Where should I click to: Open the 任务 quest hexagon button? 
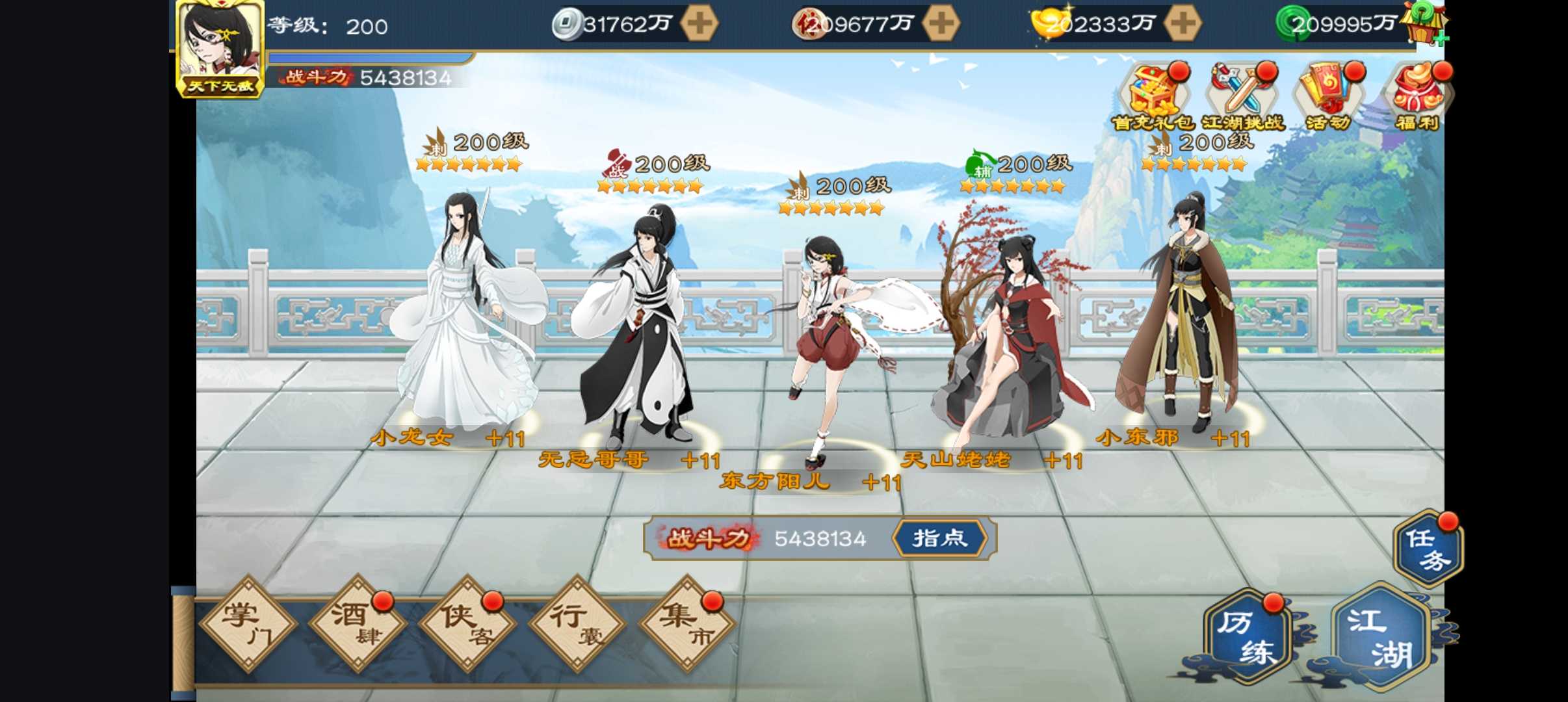1428,549
